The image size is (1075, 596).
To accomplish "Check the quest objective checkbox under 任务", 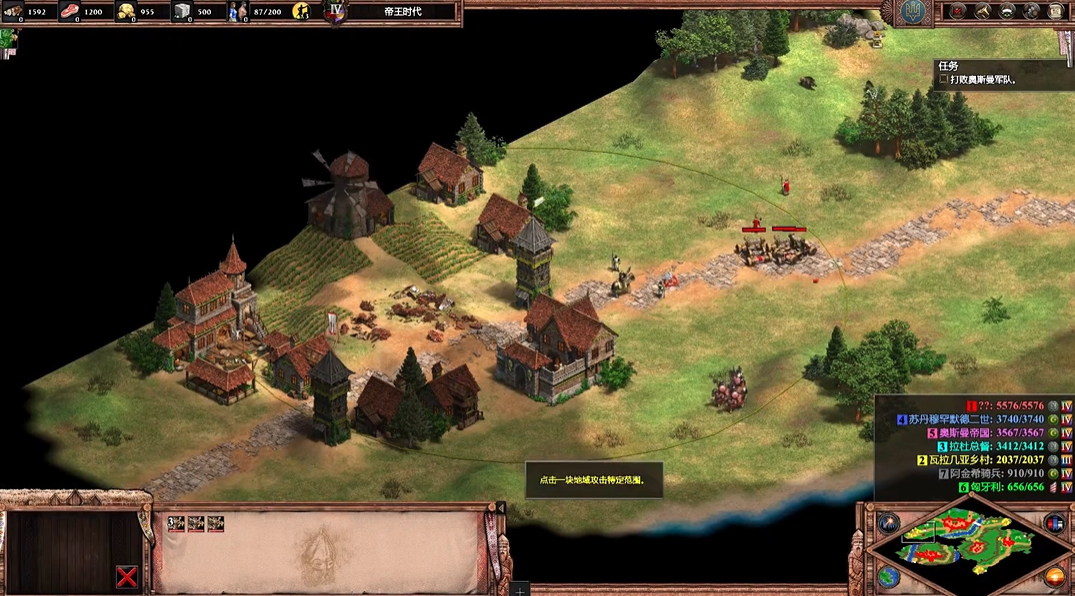I will coord(943,80).
